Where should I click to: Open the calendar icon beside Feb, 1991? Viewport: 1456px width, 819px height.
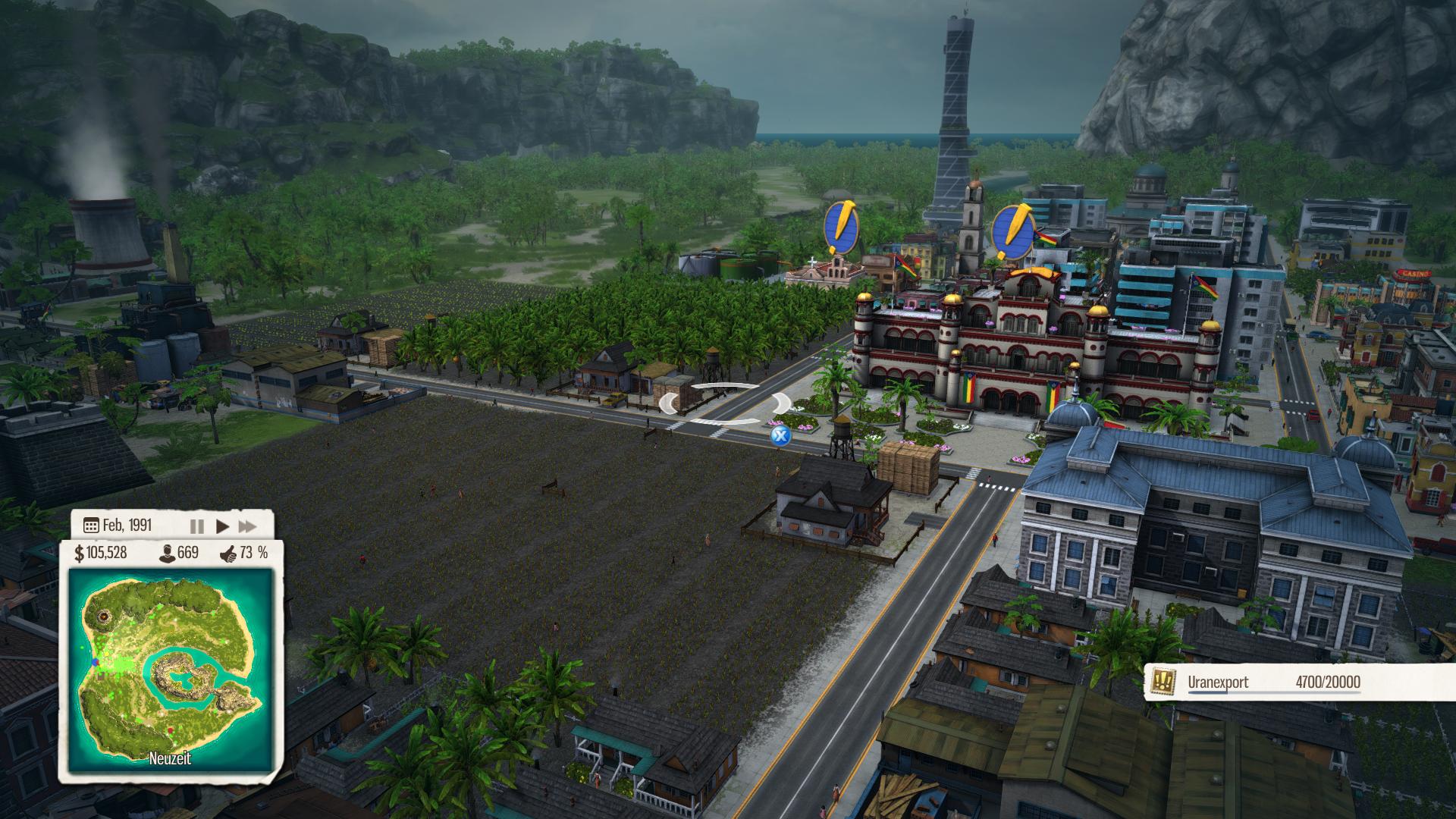tap(91, 526)
